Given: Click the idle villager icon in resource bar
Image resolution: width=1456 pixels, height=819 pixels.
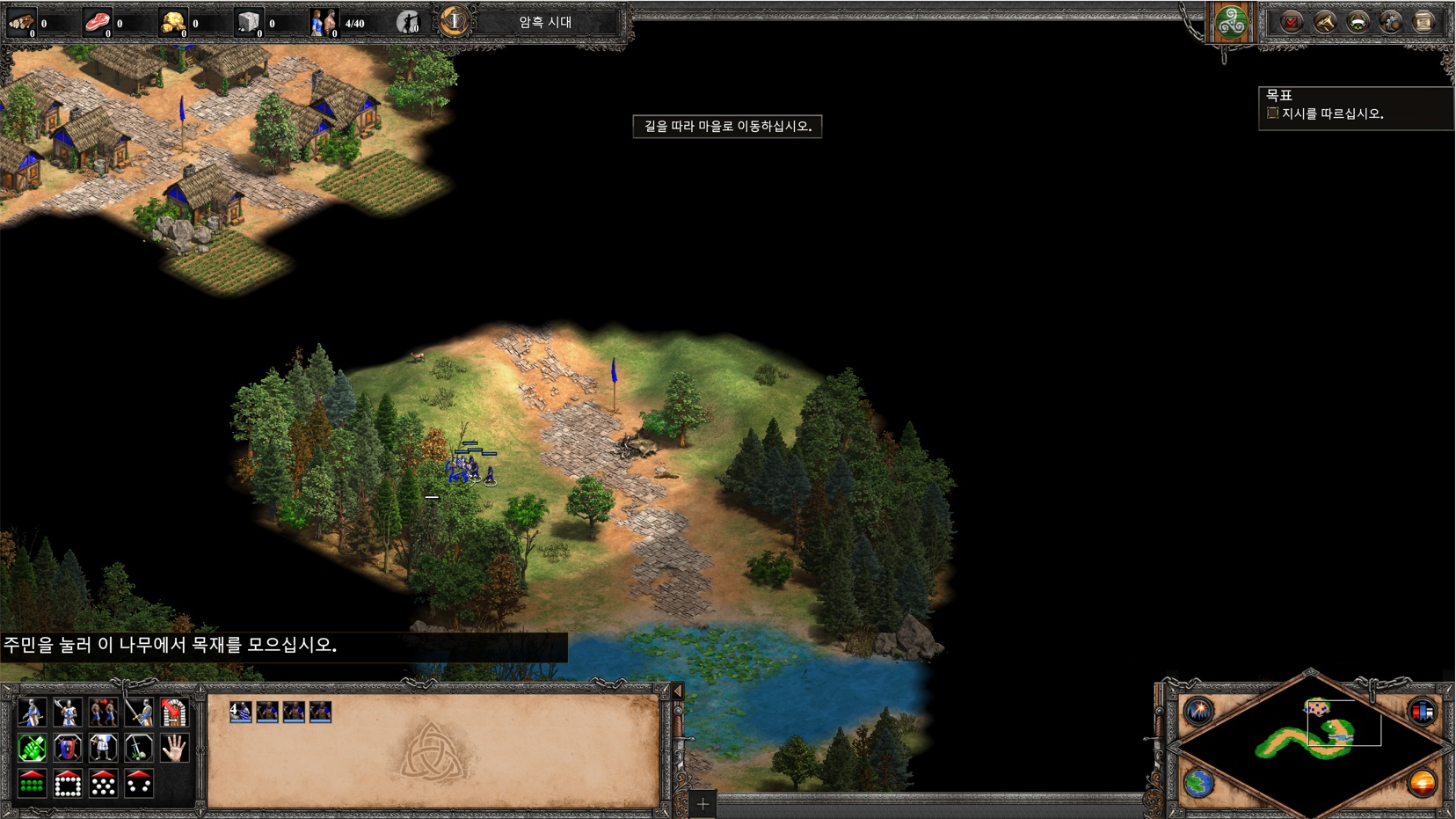Looking at the screenshot, I should pyautogui.click(x=408, y=22).
